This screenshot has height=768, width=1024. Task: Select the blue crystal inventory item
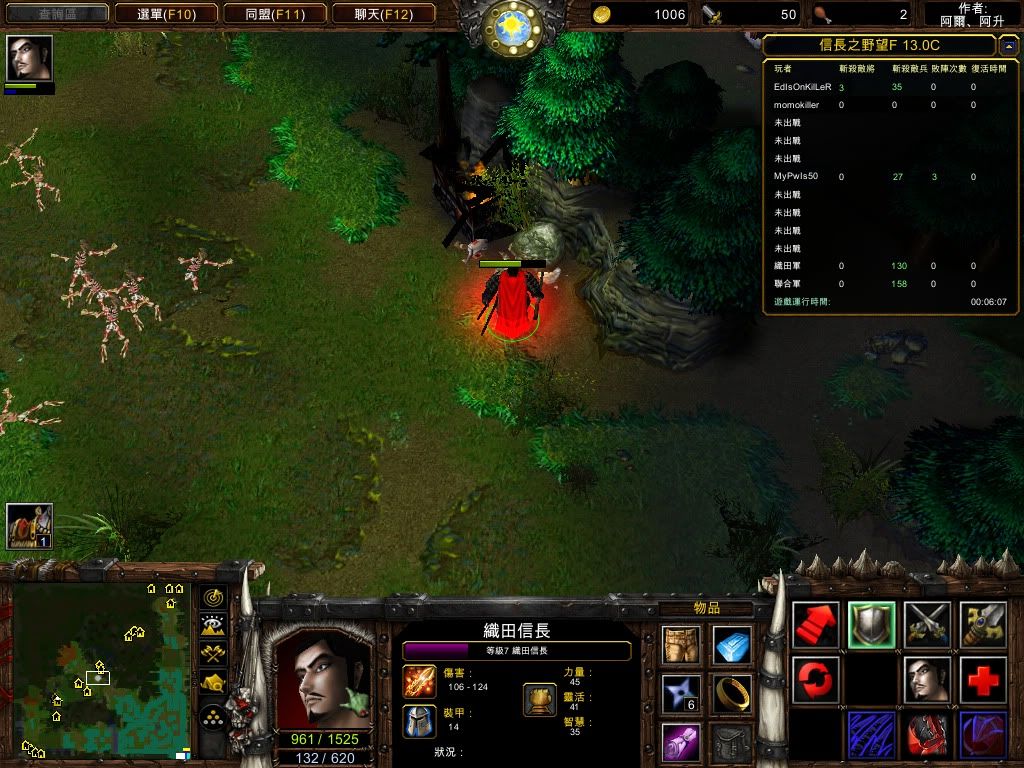(x=732, y=645)
